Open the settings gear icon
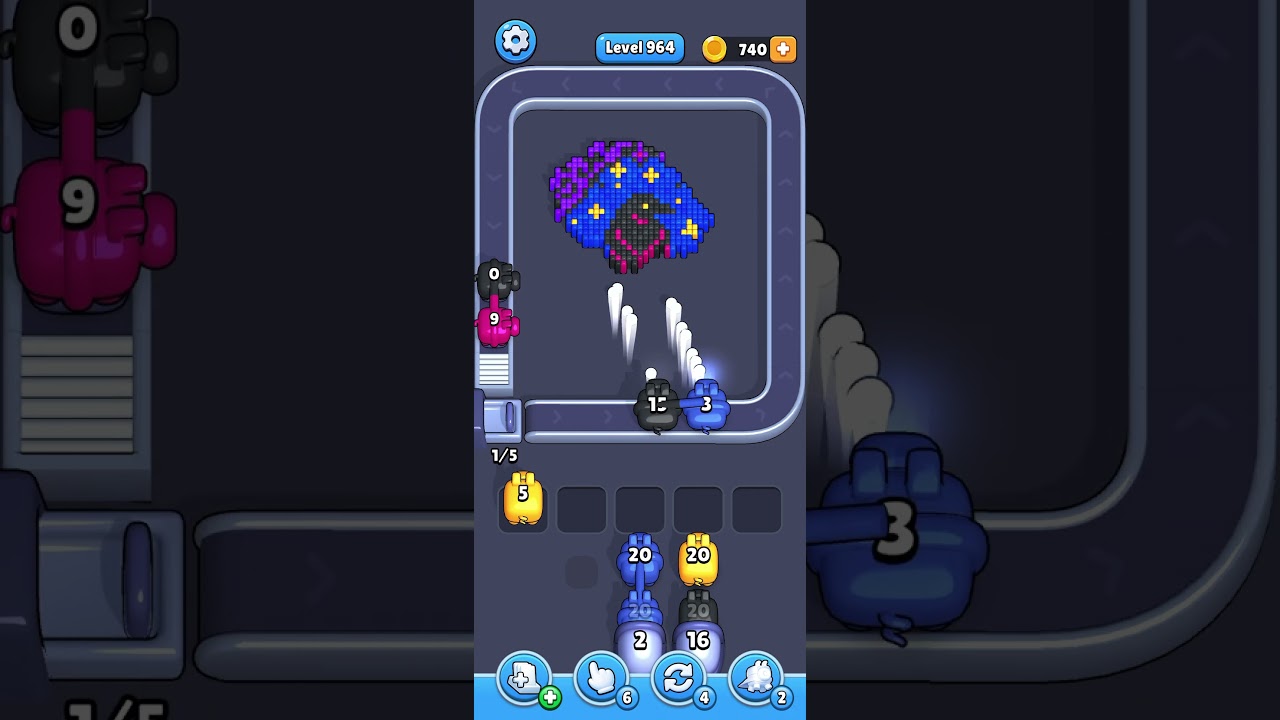This screenshot has height=720, width=1280. (x=516, y=41)
